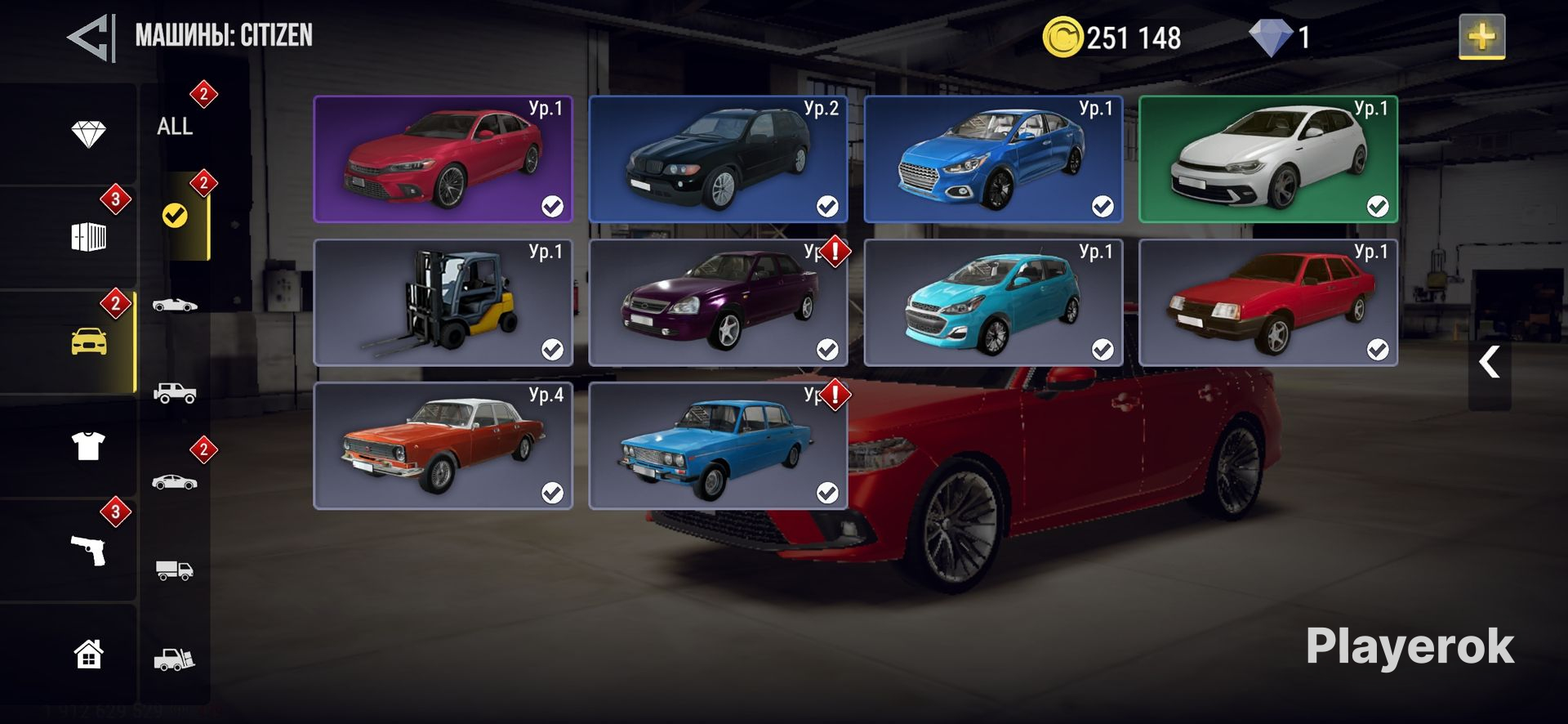Viewport: 1568px width, 724px height.
Task: Select the light blue classic sedan tile
Action: coord(718,445)
